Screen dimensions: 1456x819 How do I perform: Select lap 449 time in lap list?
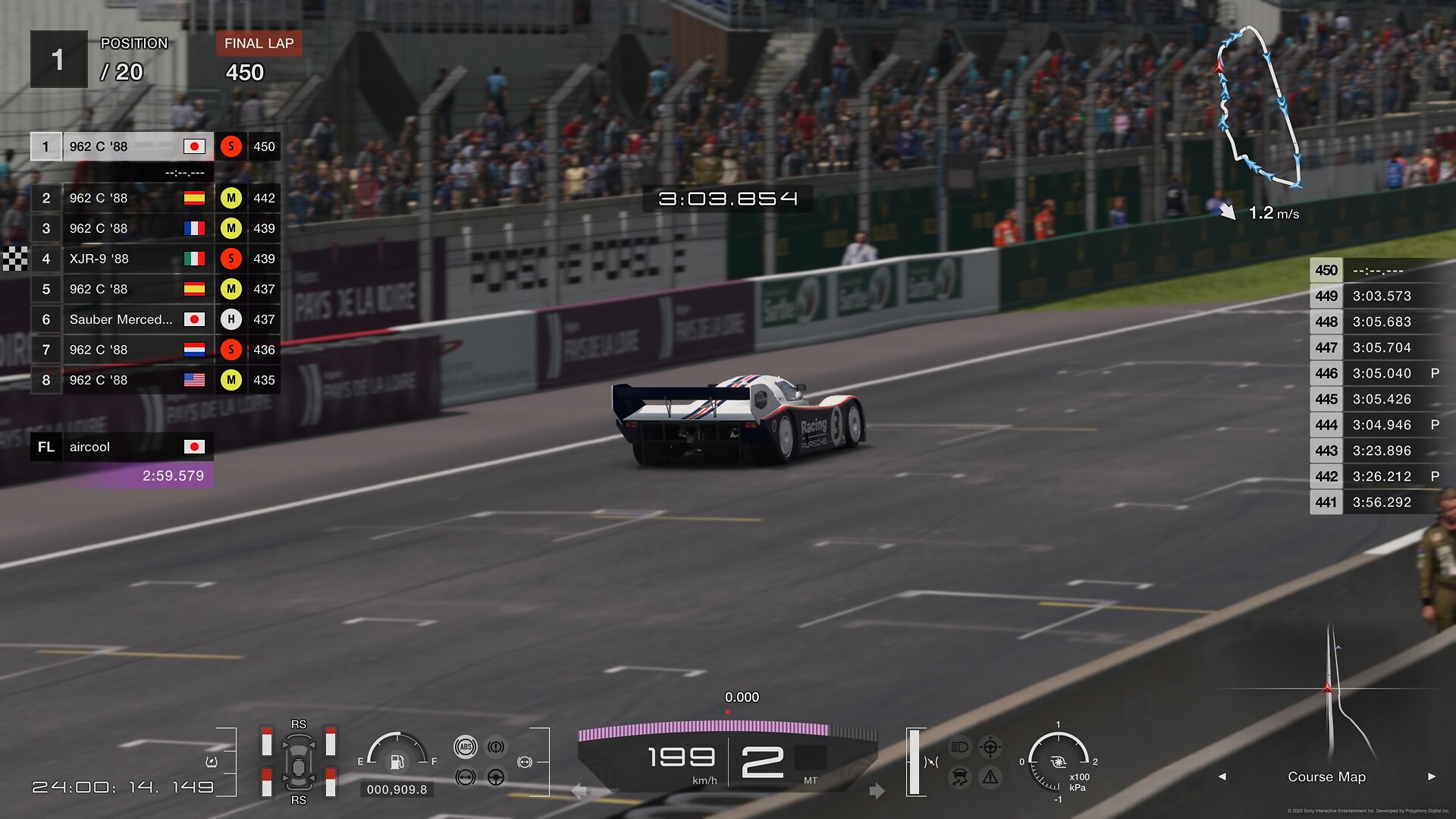1381,297
